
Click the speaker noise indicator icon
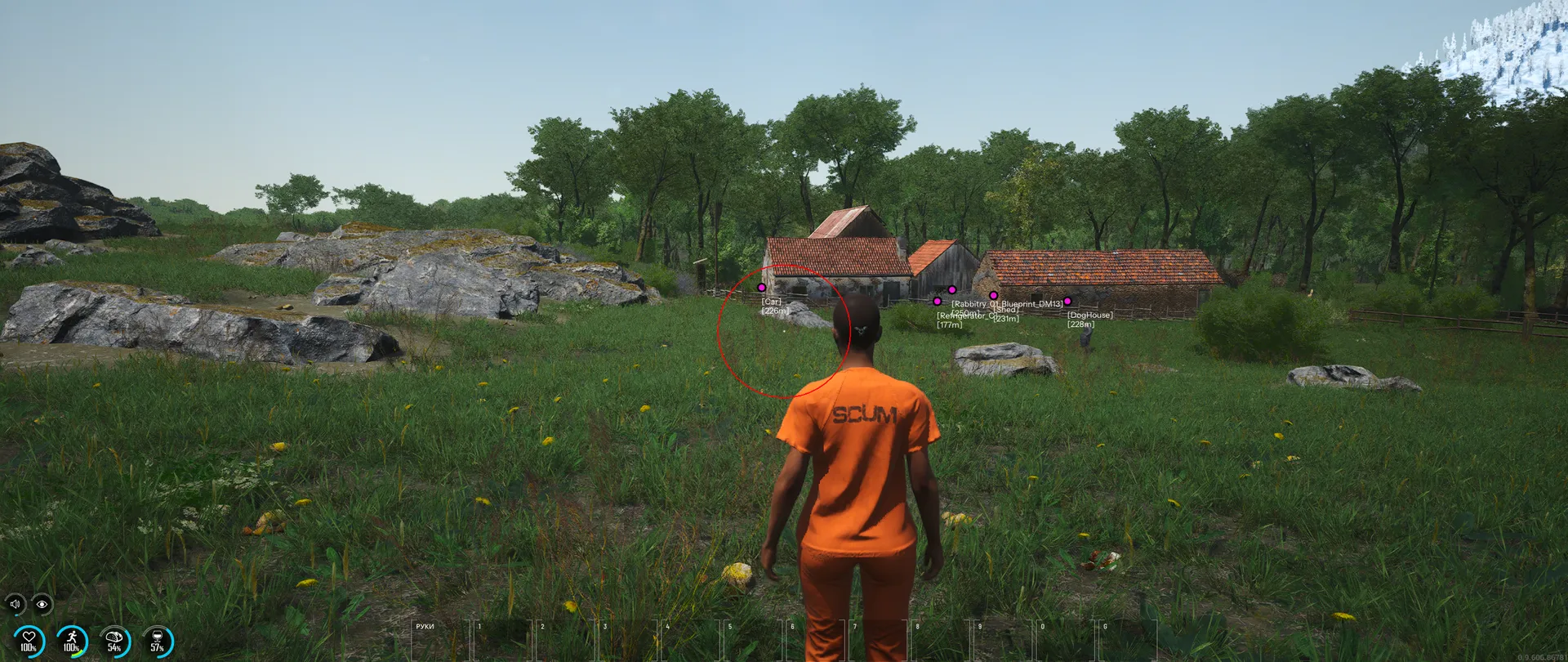coord(15,604)
